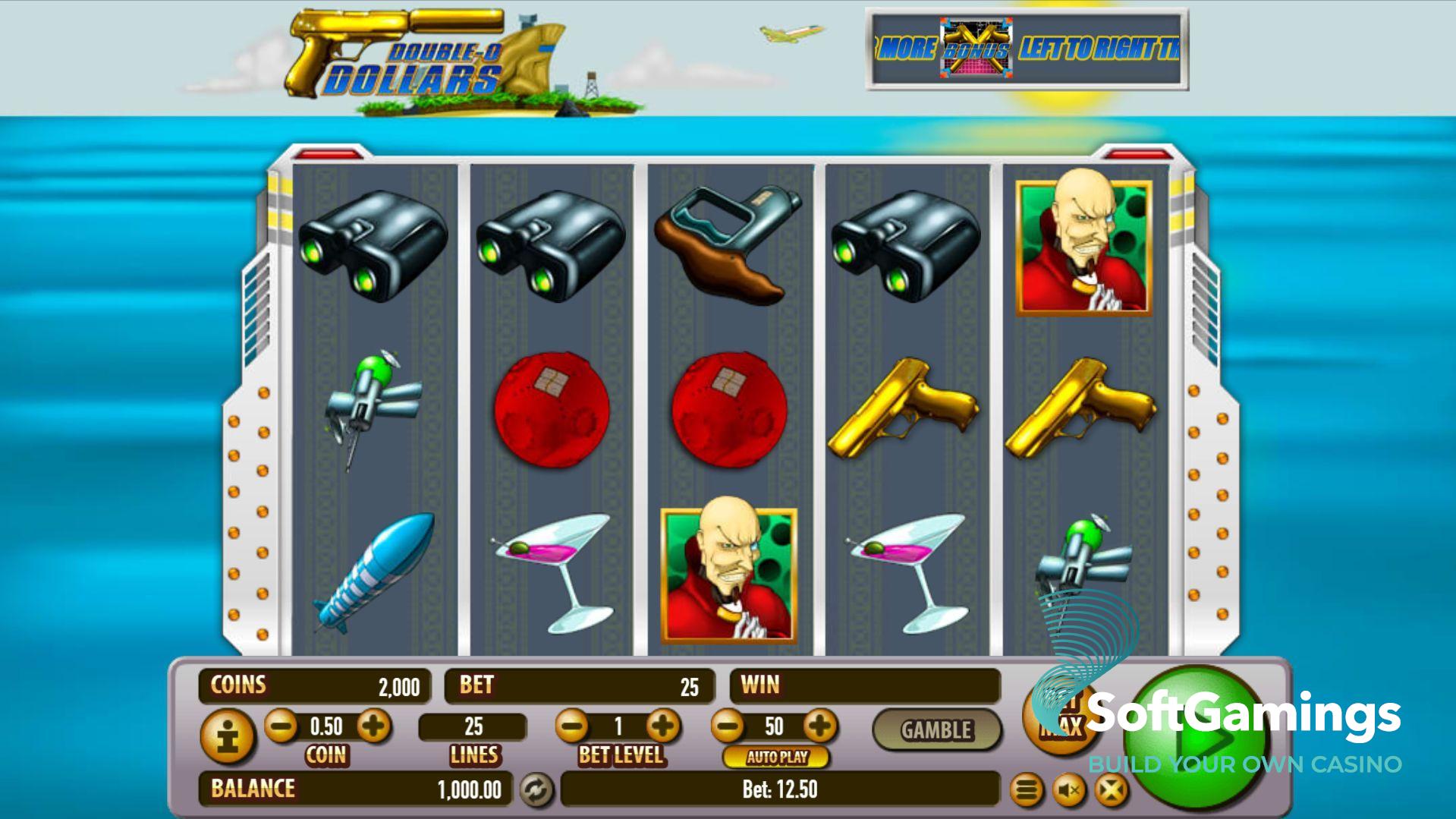Viewport: 1456px width, 819px height.
Task: Reduce the auto play spin count
Action: point(728,726)
